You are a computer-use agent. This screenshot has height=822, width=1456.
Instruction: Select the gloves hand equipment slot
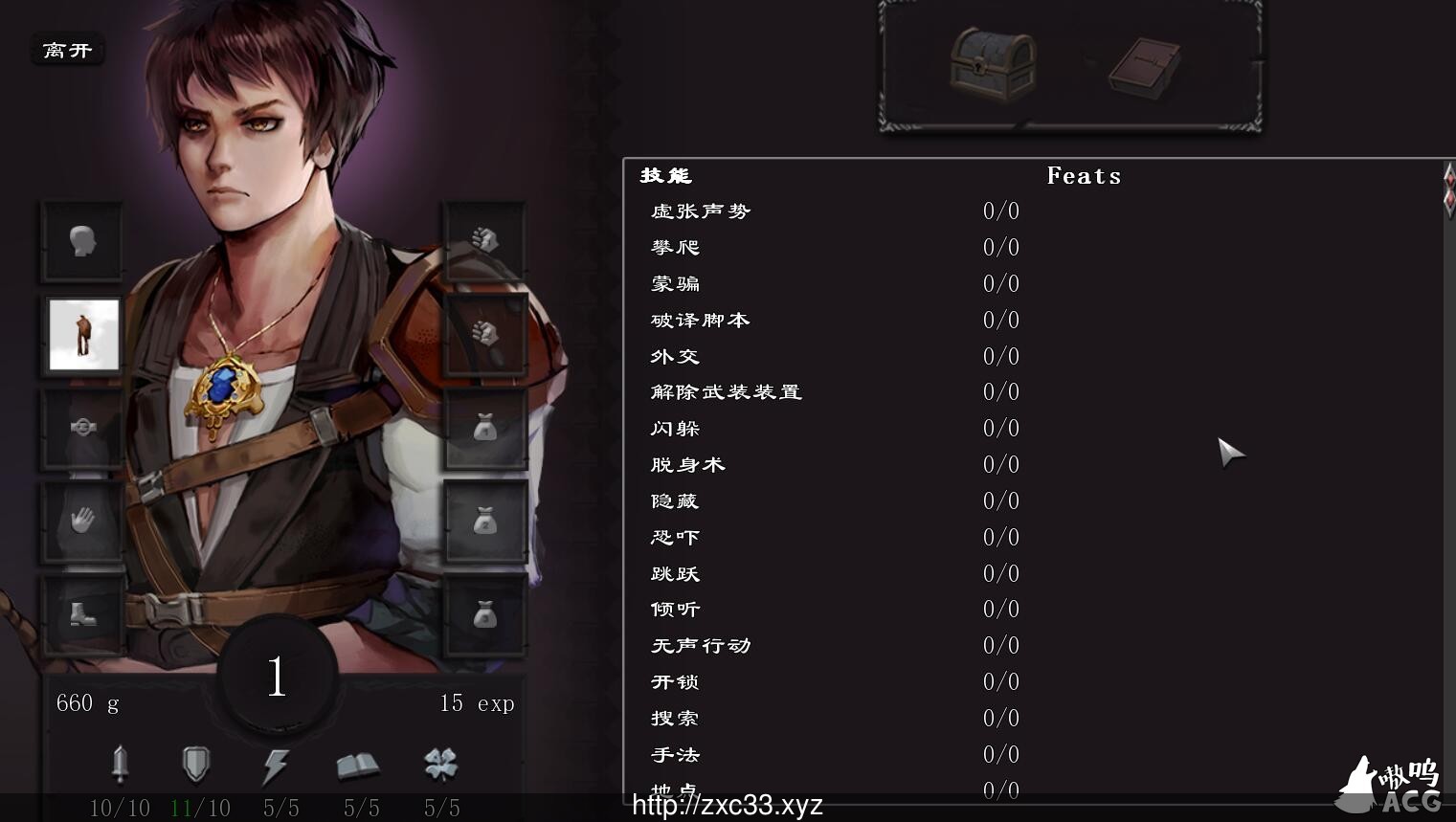(x=82, y=522)
